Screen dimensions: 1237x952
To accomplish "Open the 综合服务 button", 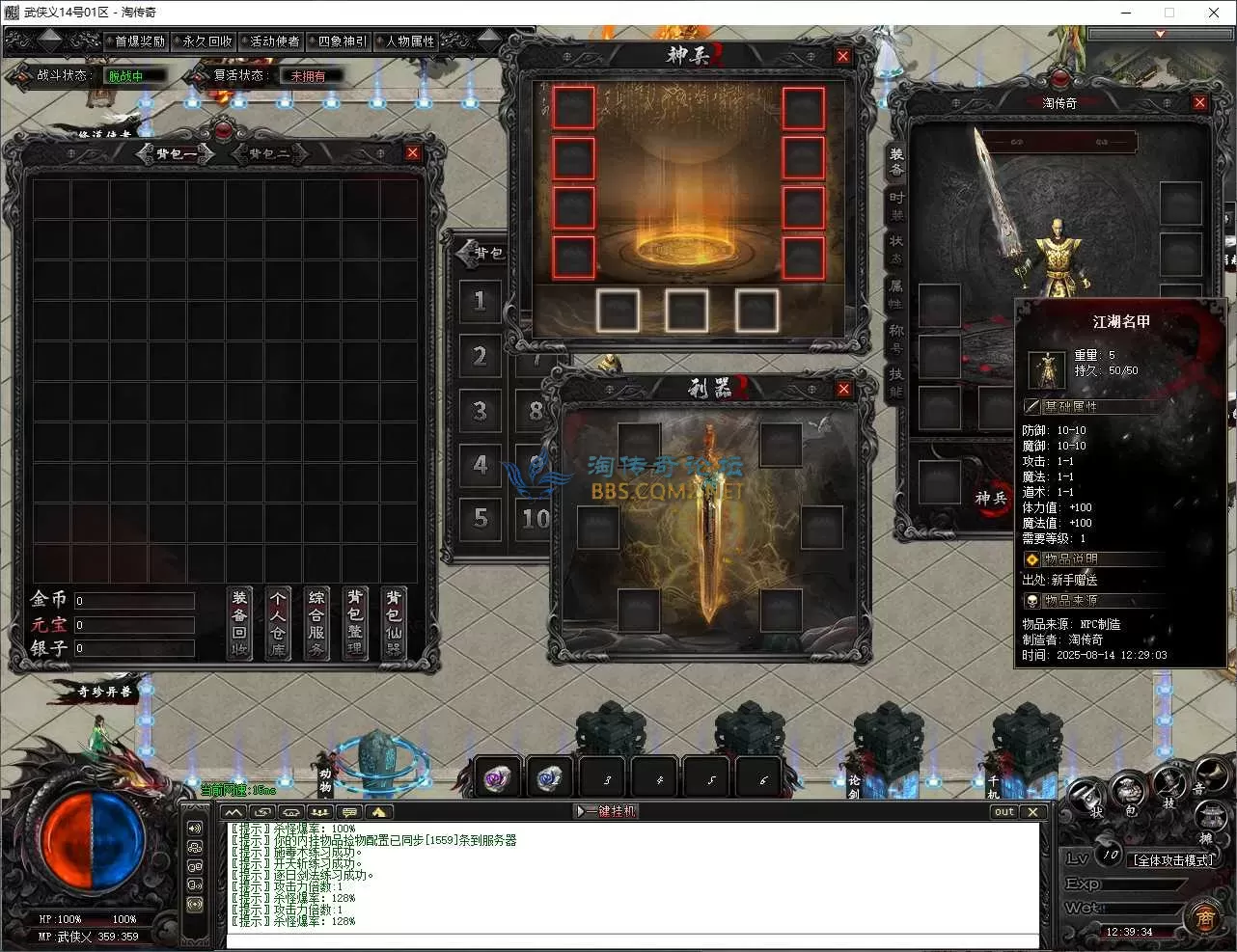I will pyautogui.click(x=316, y=623).
